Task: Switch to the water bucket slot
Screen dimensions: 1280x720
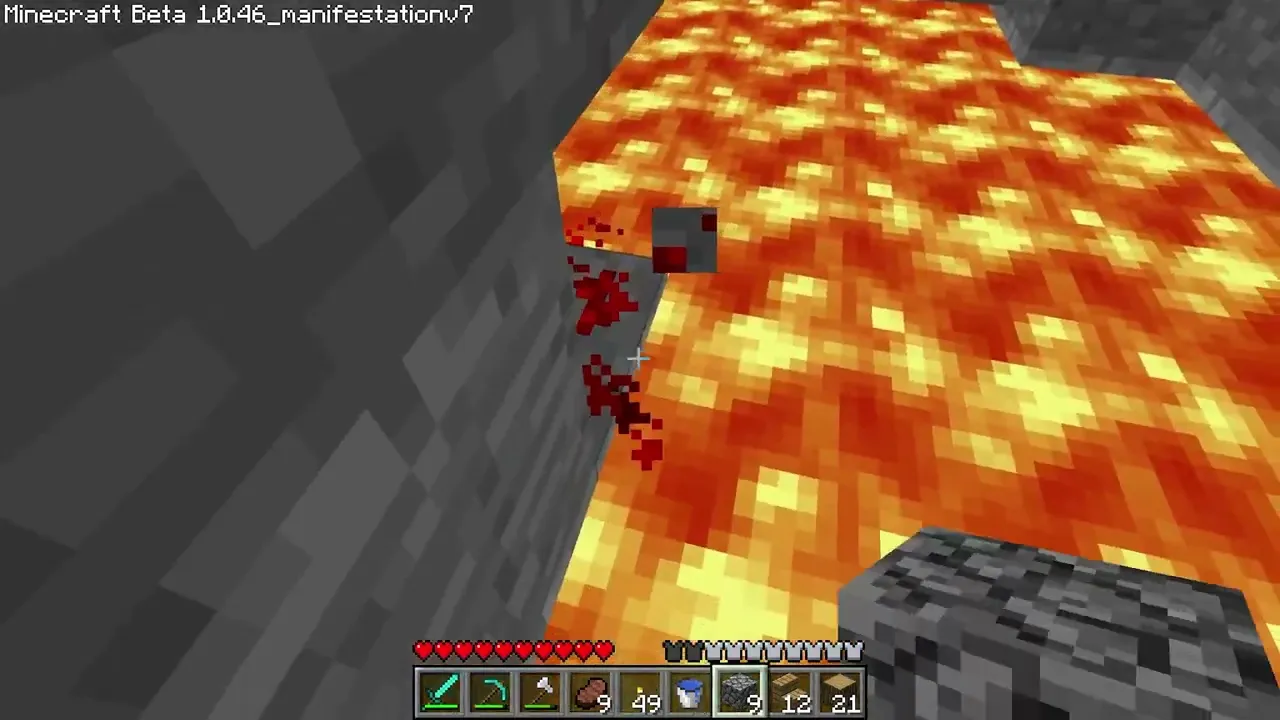Action: tap(691, 693)
